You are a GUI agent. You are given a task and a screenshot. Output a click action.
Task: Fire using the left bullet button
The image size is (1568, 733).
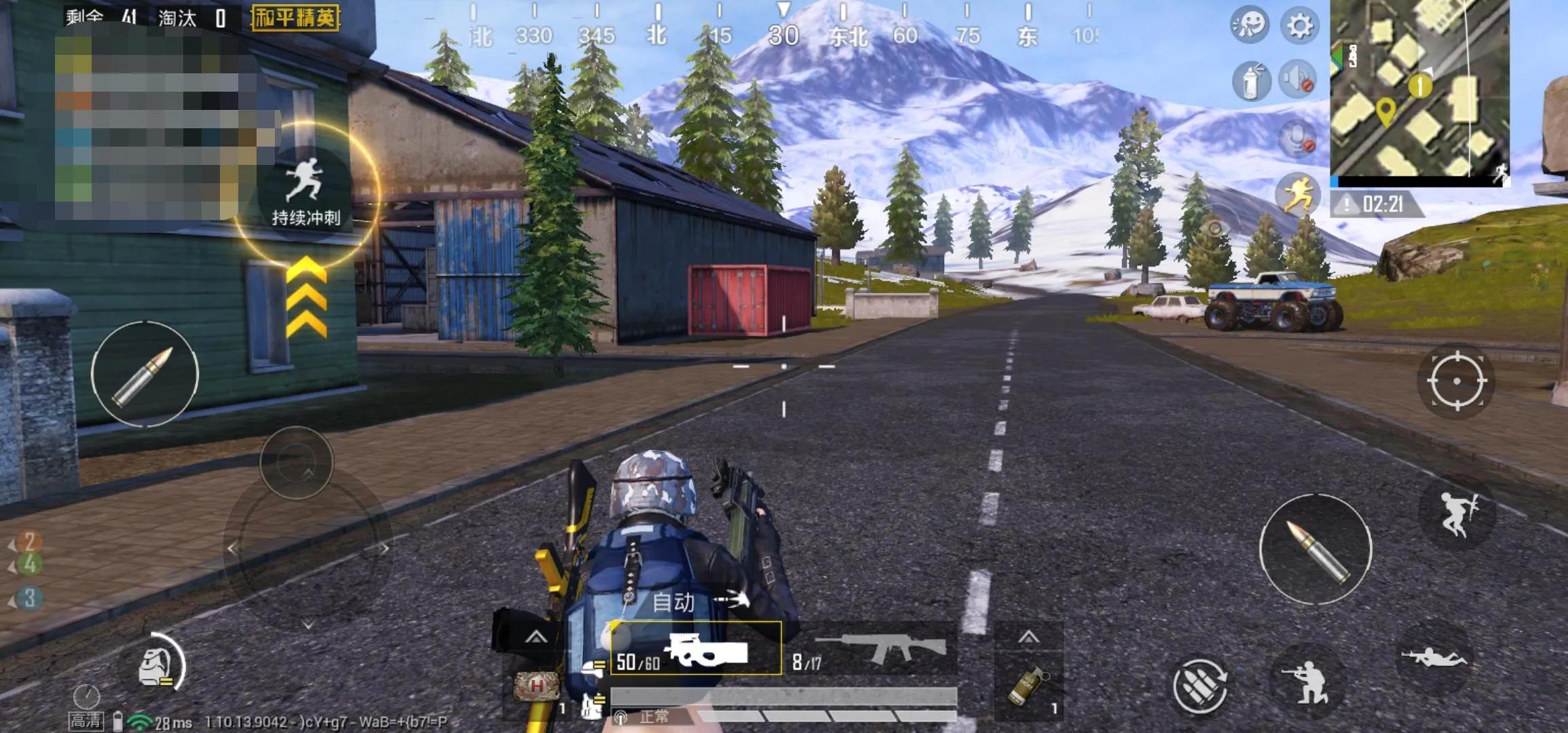pyautogui.click(x=145, y=374)
